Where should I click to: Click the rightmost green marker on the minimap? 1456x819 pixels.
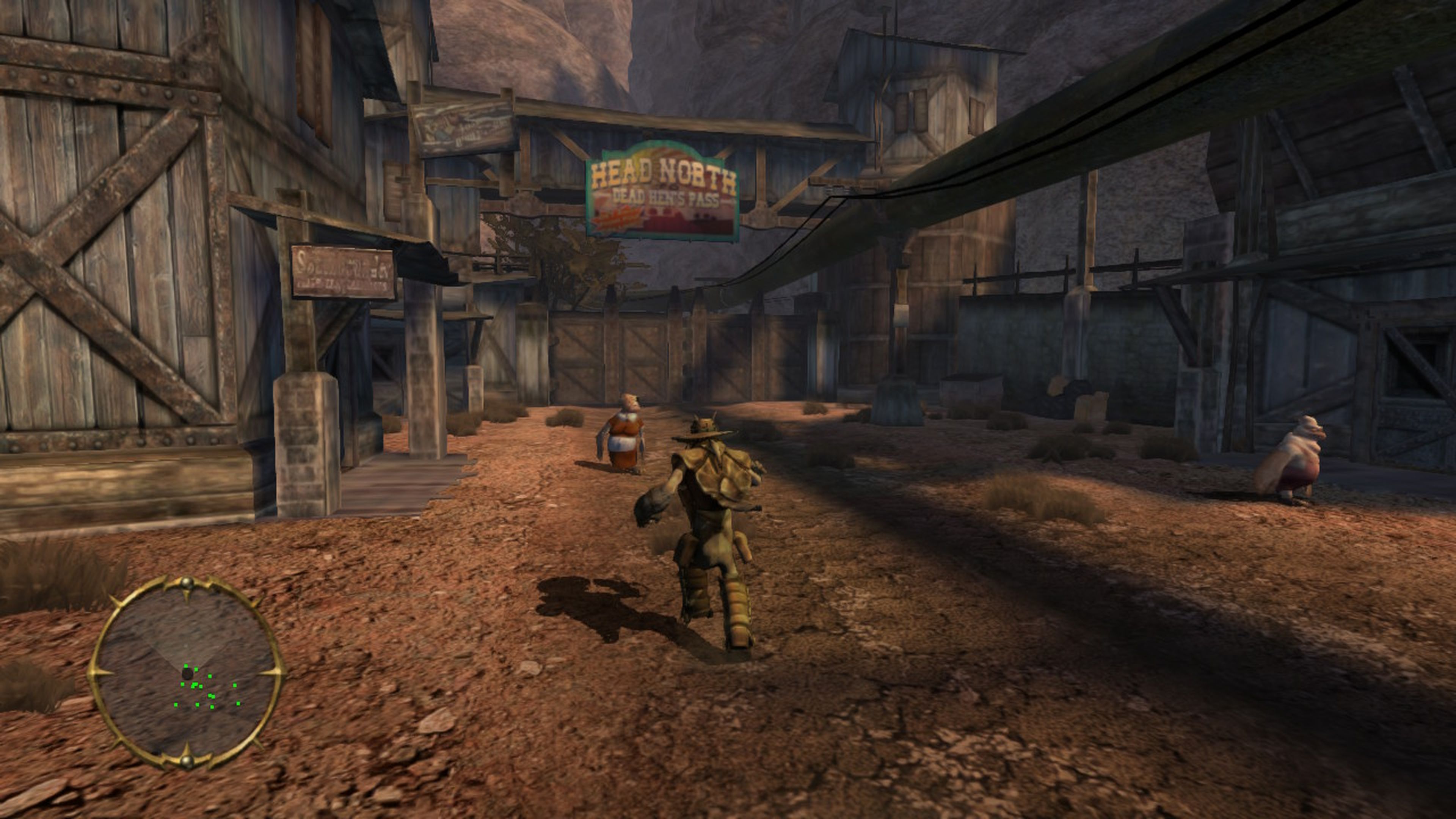[238, 704]
